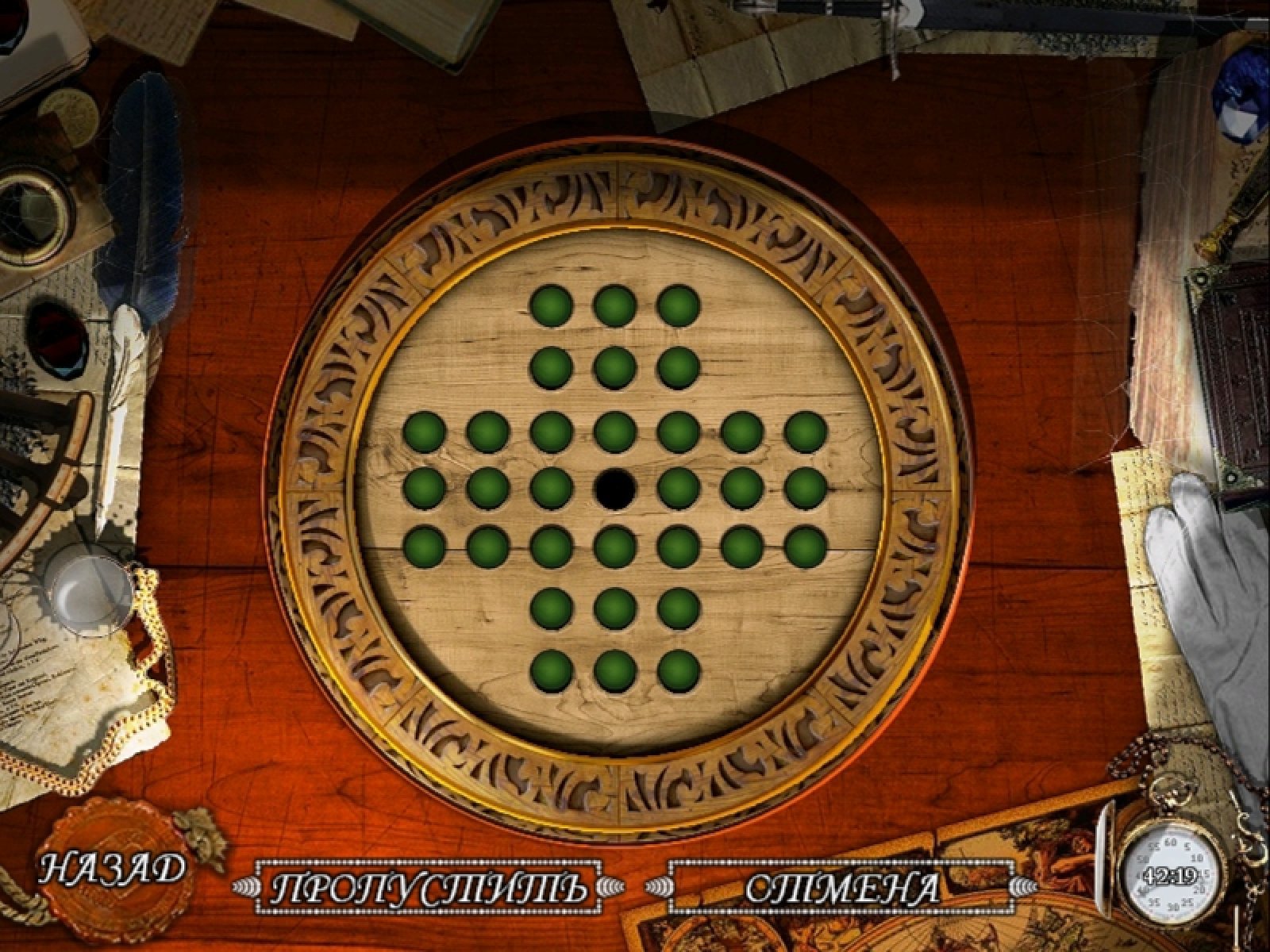Click the НАЗАД back button

(111, 868)
